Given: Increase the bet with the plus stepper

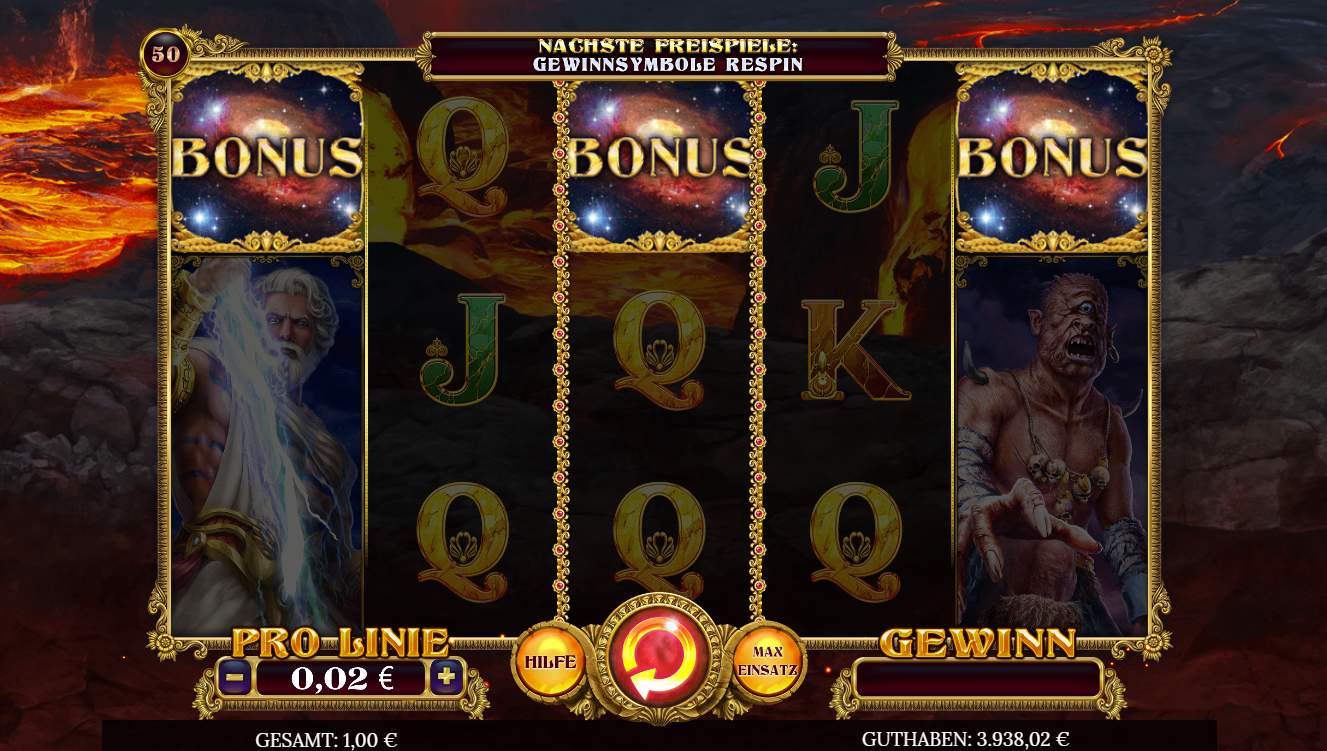Looking at the screenshot, I should point(444,675).
